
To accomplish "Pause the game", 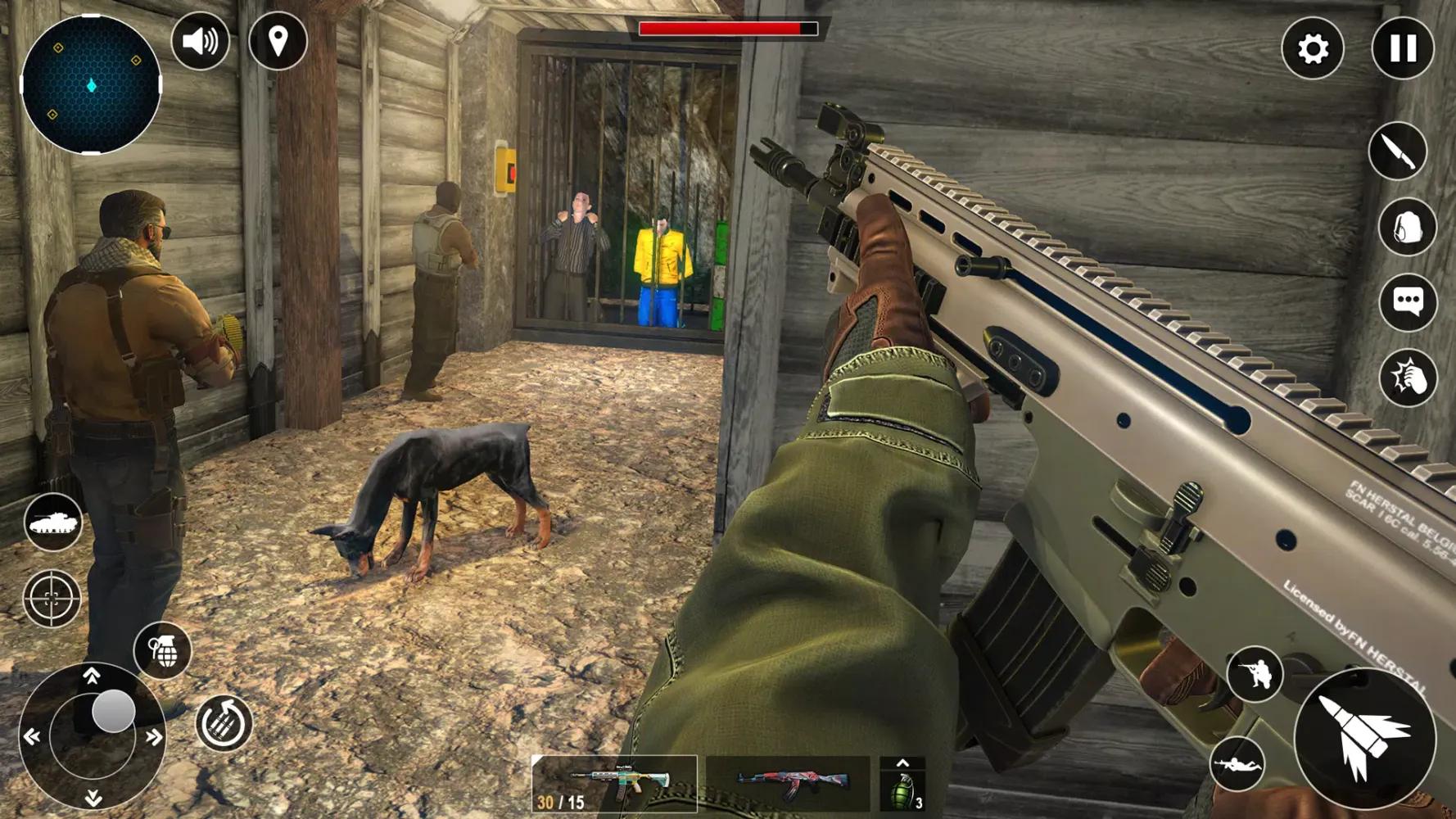I will [x=1402, y=49].
